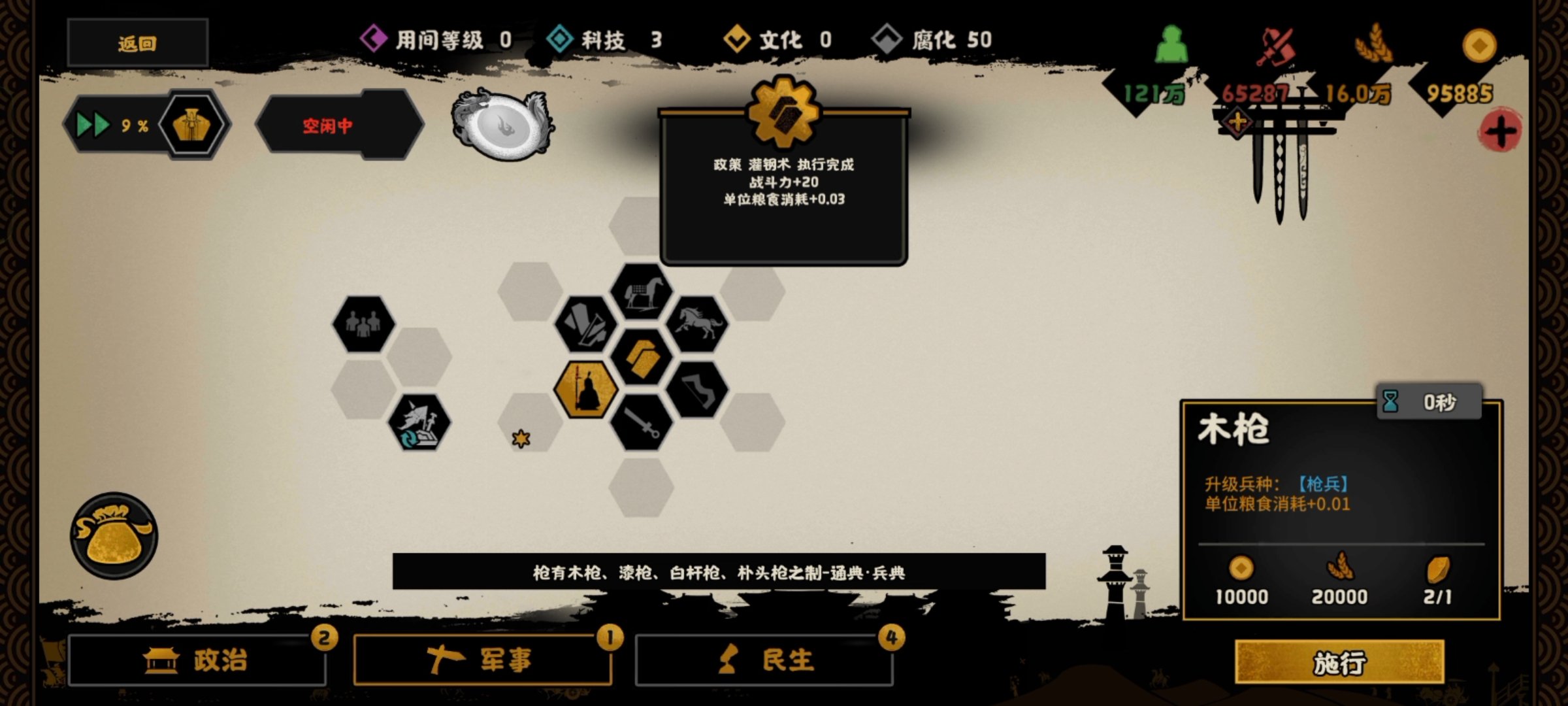Tap the green fast-forward speed button

(x=93, y=125)
